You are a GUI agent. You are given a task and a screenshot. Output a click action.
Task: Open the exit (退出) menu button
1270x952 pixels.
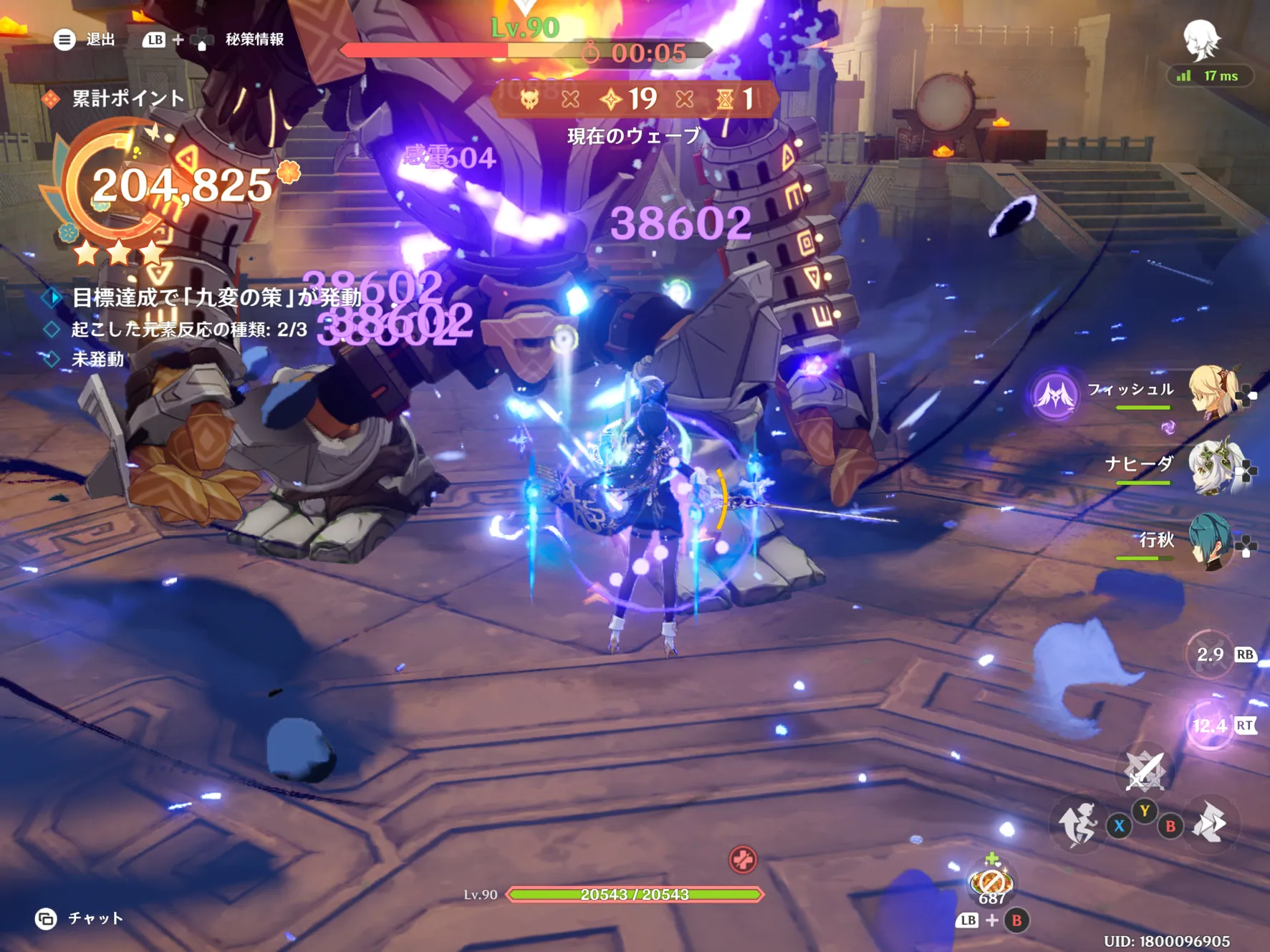tap(64, 39)
